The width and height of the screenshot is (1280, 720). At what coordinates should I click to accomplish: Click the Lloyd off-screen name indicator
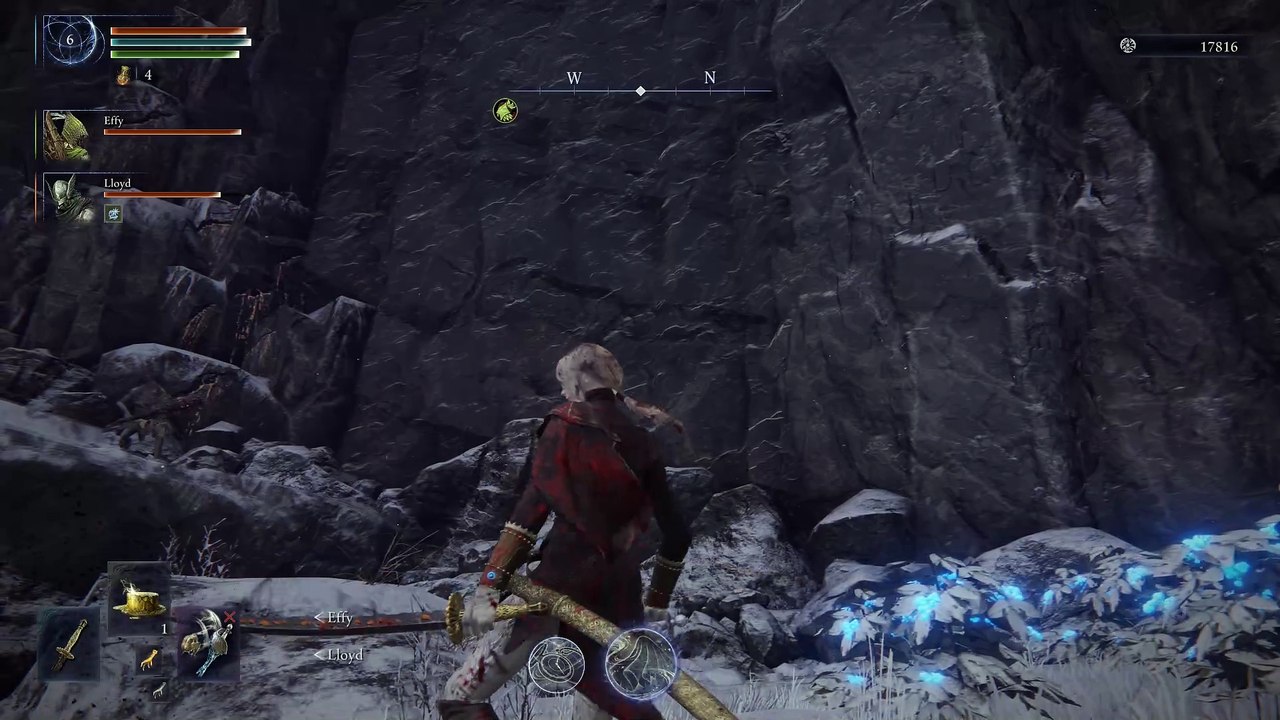339,655
